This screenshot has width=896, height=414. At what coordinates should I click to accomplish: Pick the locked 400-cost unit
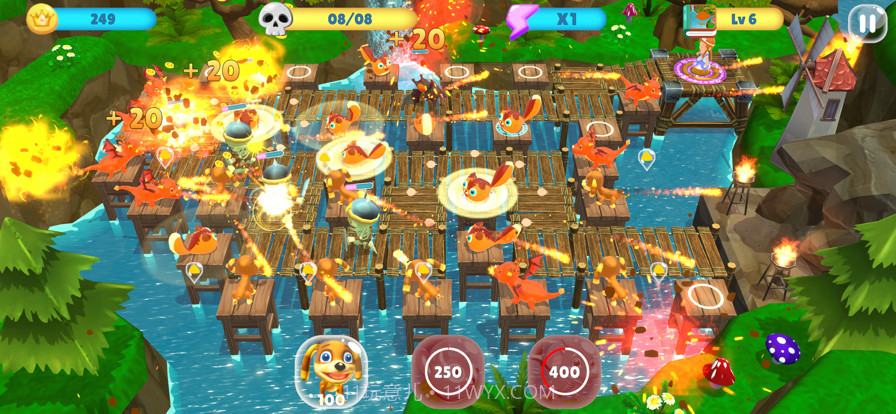pyautogui.click(x=564, y=371)
